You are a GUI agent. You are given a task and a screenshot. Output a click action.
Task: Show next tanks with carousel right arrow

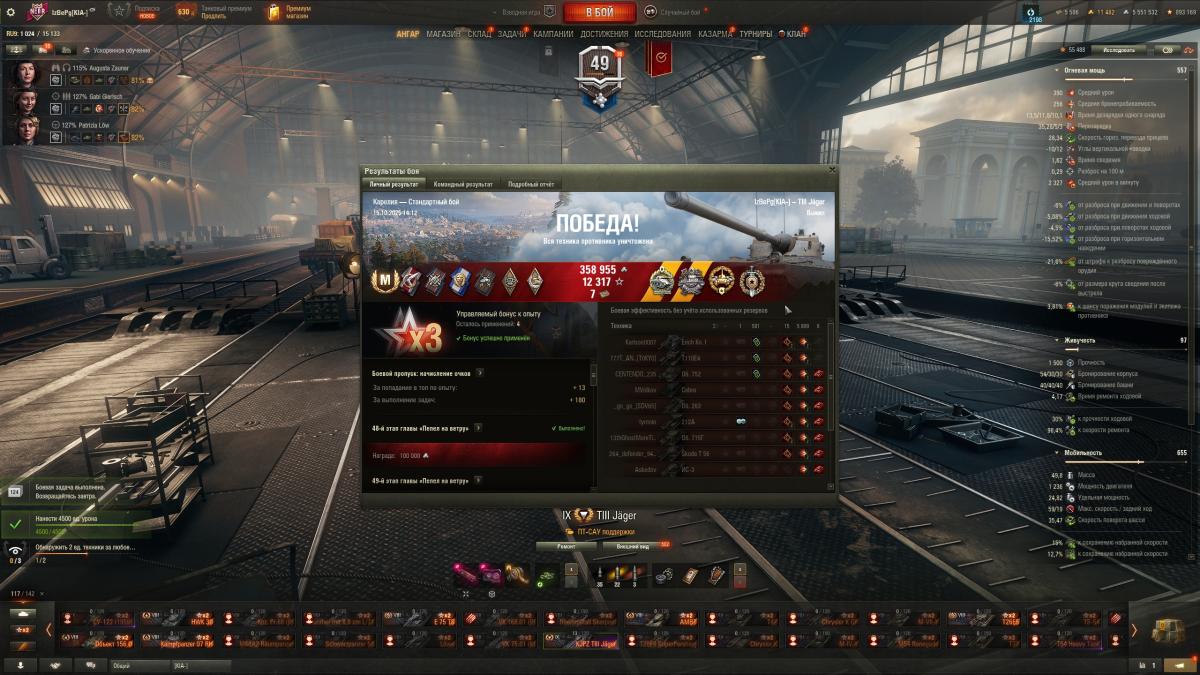tap(1133, 630)
